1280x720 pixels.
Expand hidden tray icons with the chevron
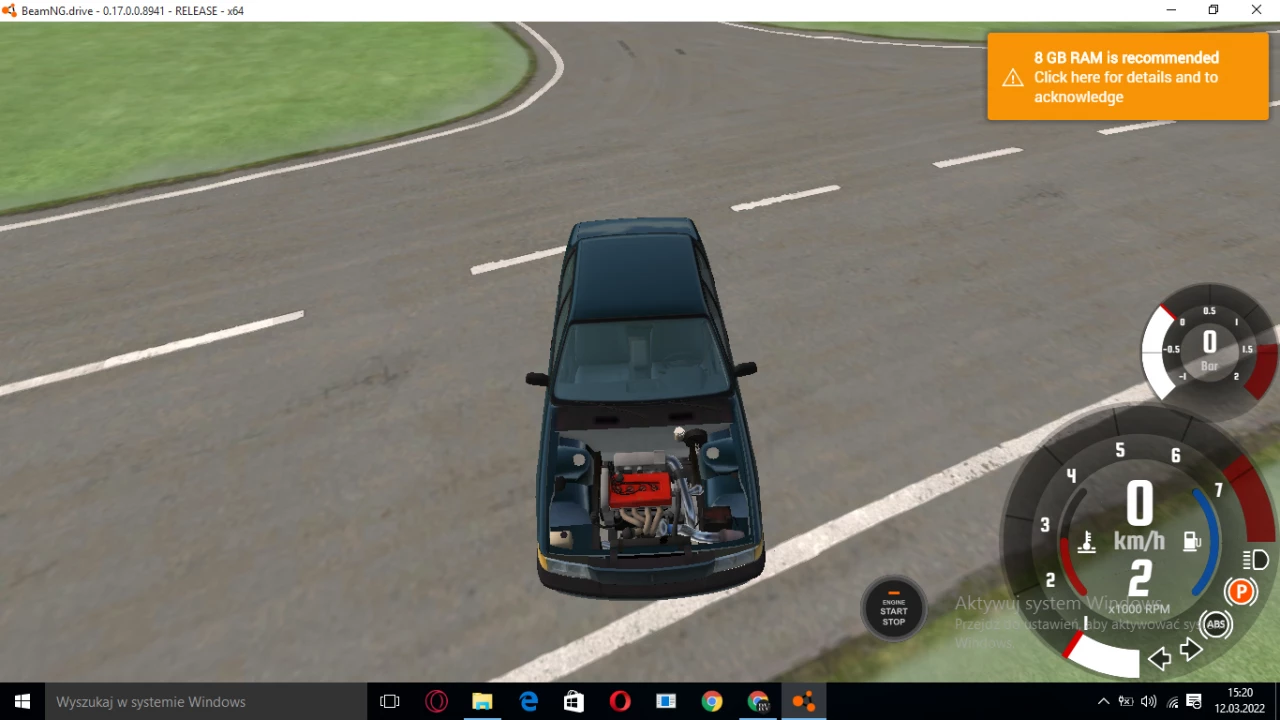pos(1104,701)
